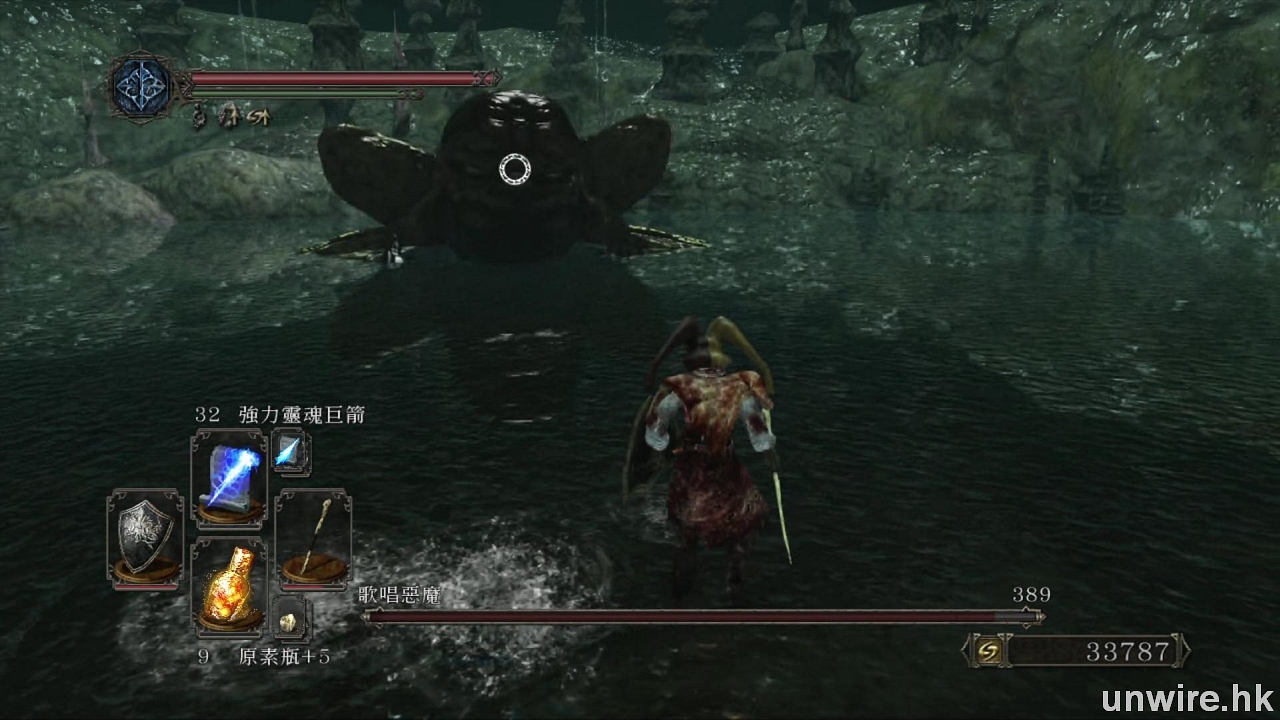Select the small next-spell soul arrow icon

coord(290,452)
